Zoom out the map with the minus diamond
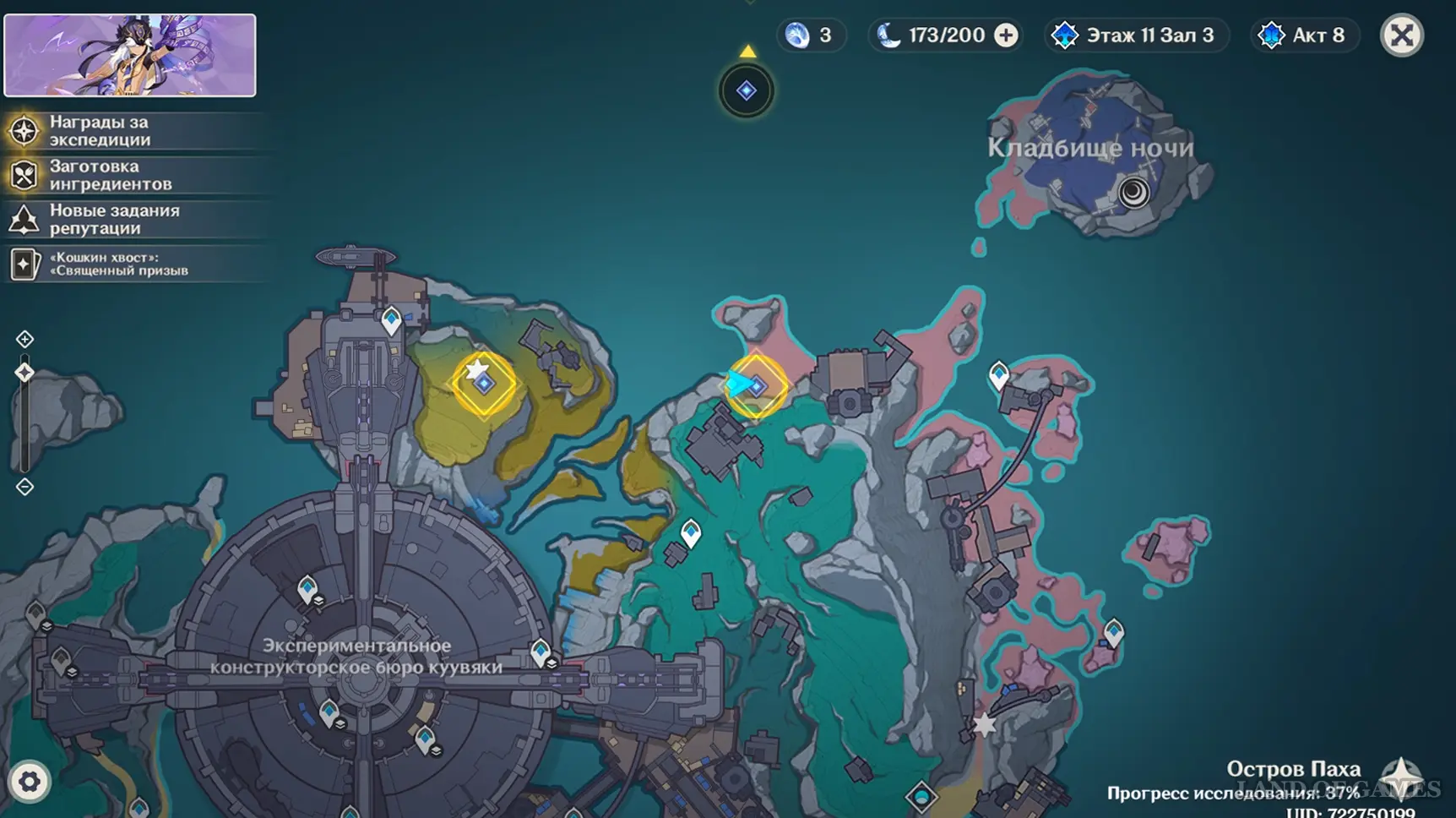This screenshot has height=818, width=1456. (x=24, y=487)
